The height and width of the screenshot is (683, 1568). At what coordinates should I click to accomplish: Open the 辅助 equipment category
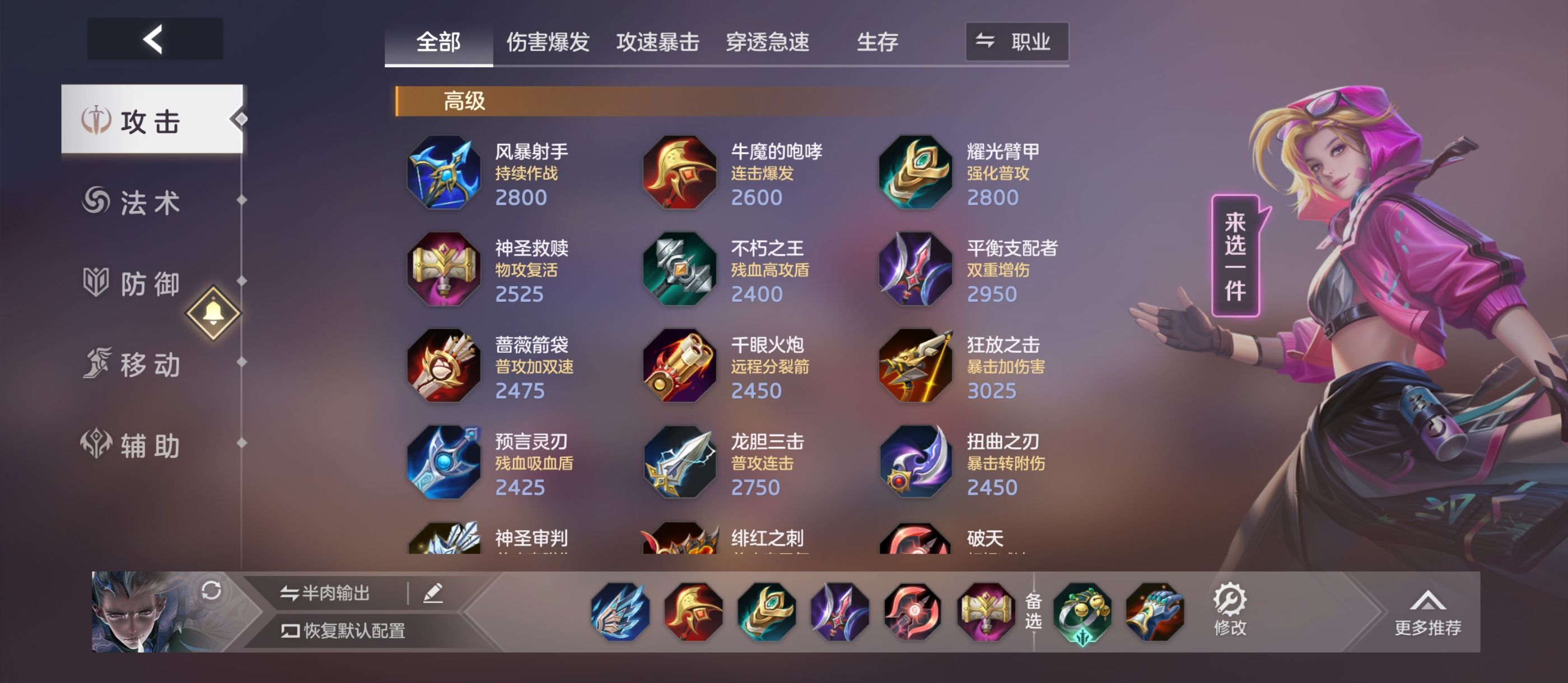(134, 446)
